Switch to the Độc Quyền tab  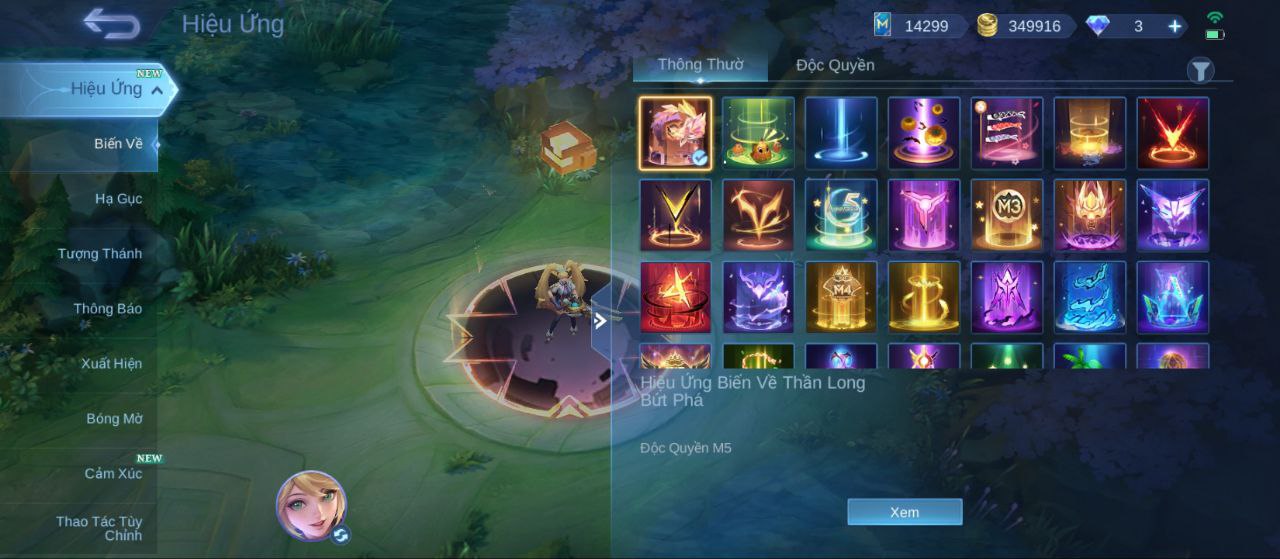835,65
